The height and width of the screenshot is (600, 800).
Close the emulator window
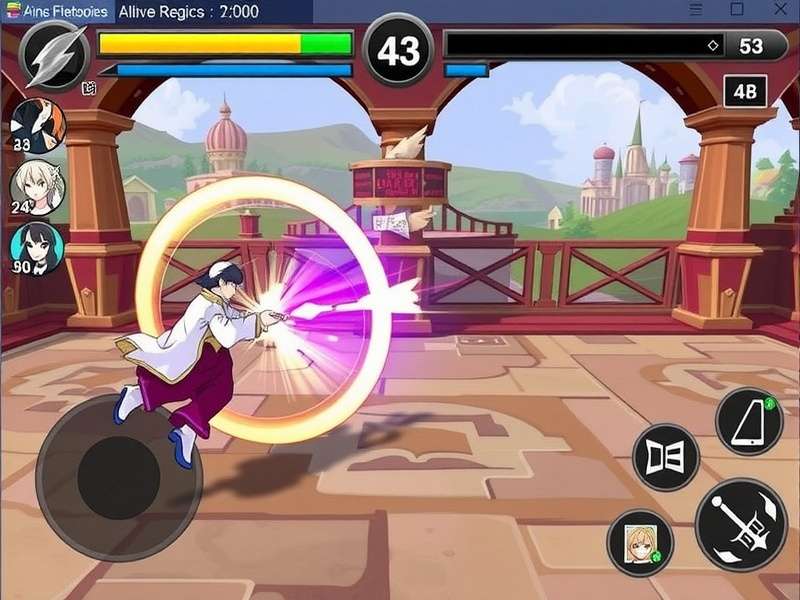tap(780, 9)
